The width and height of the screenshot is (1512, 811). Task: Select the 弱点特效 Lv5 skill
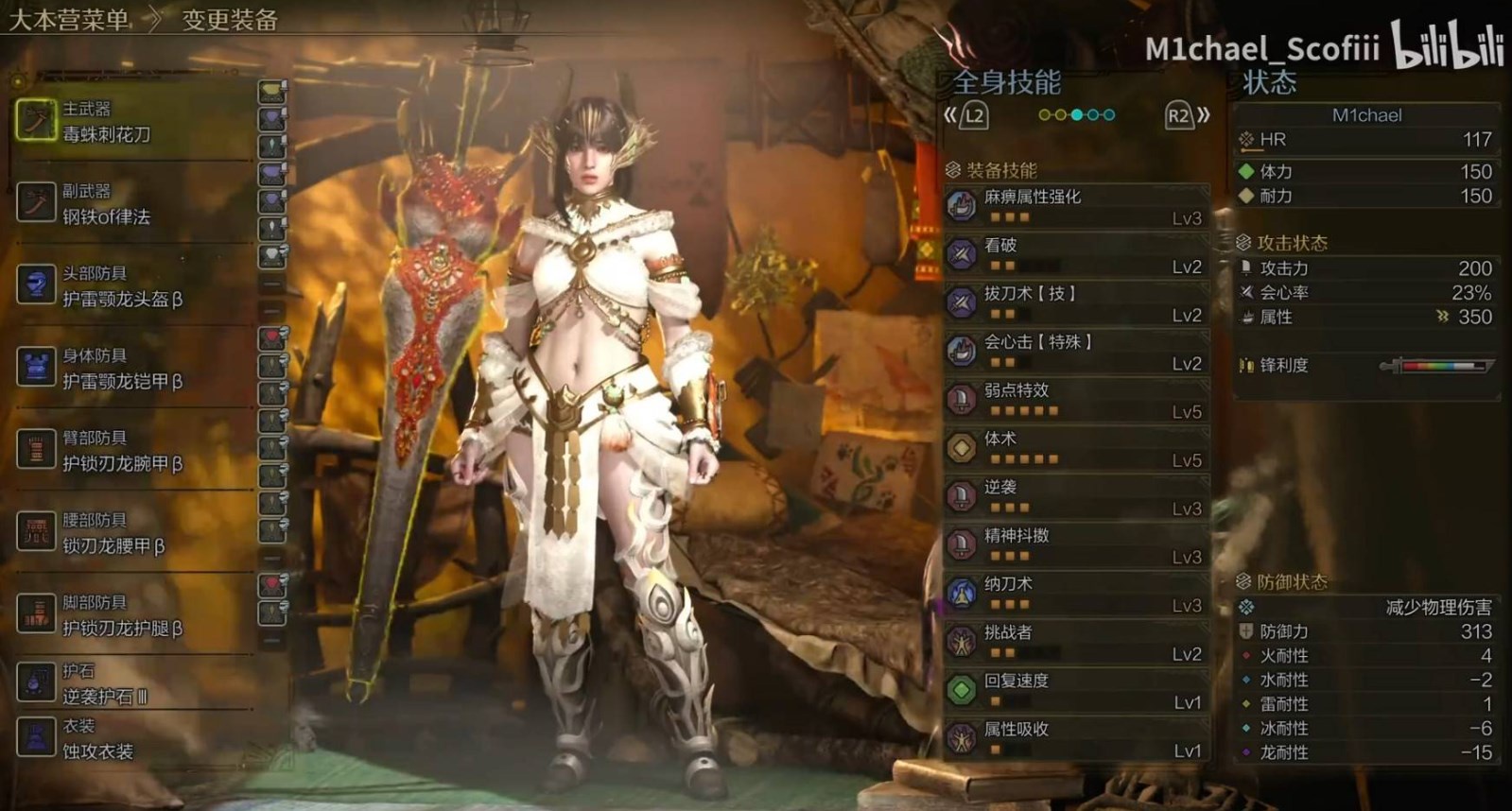1077,400
